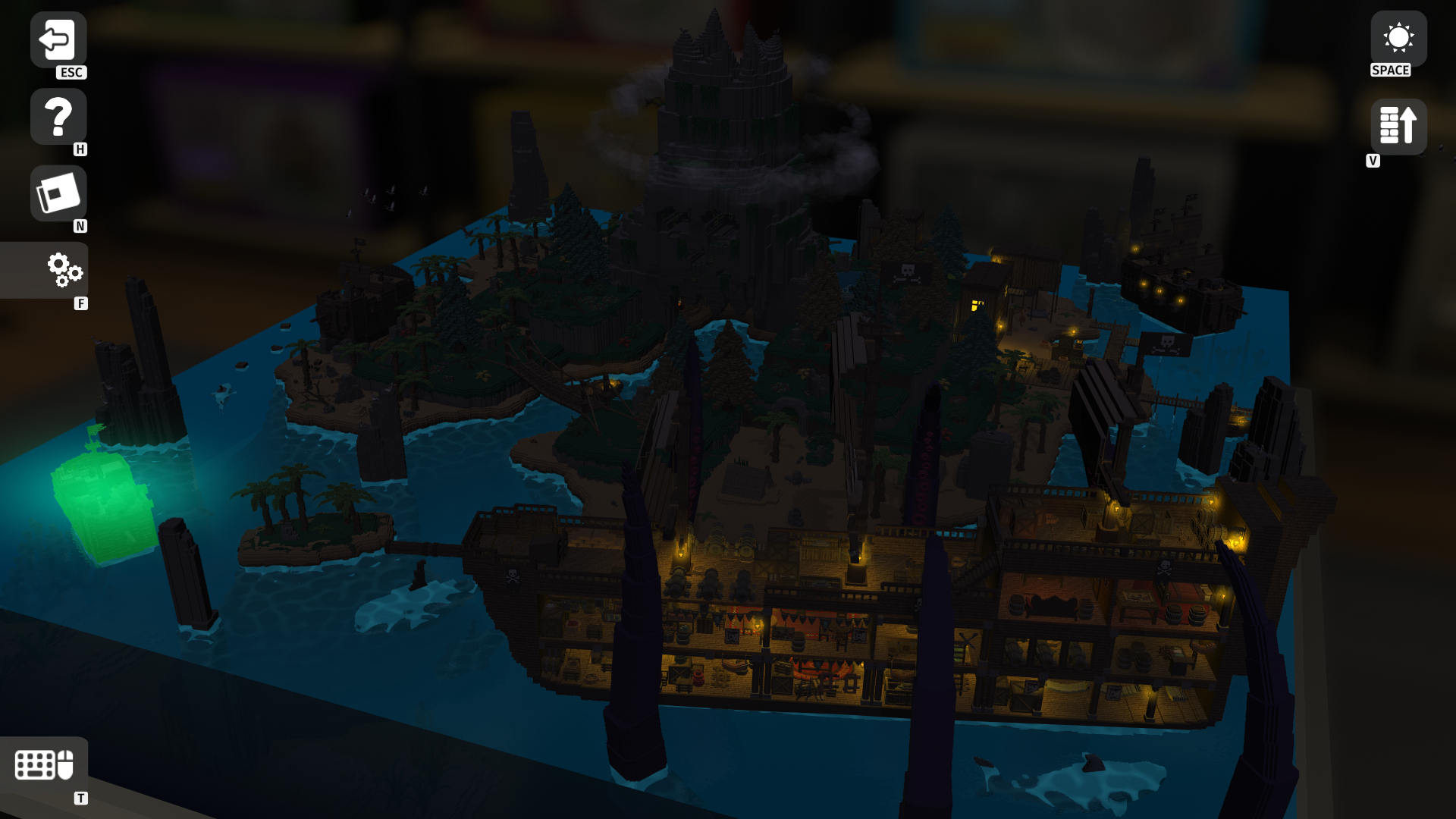
Task: Click the V hotkey badge
Action: tap(1373, 160)
